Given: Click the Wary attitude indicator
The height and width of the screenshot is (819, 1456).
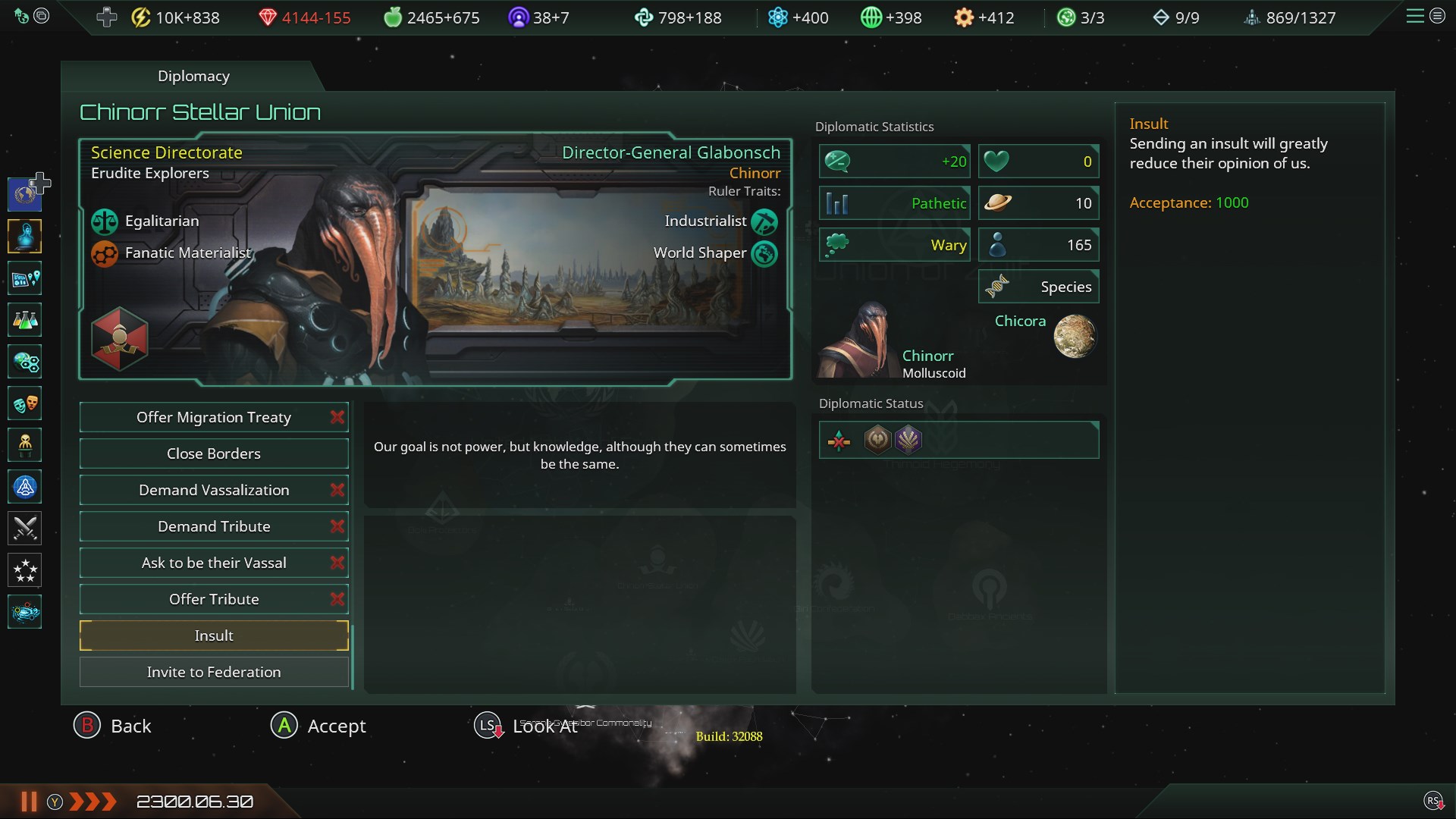Looking at the screenshot, I should pyautogui.click(x=895, y=244).
